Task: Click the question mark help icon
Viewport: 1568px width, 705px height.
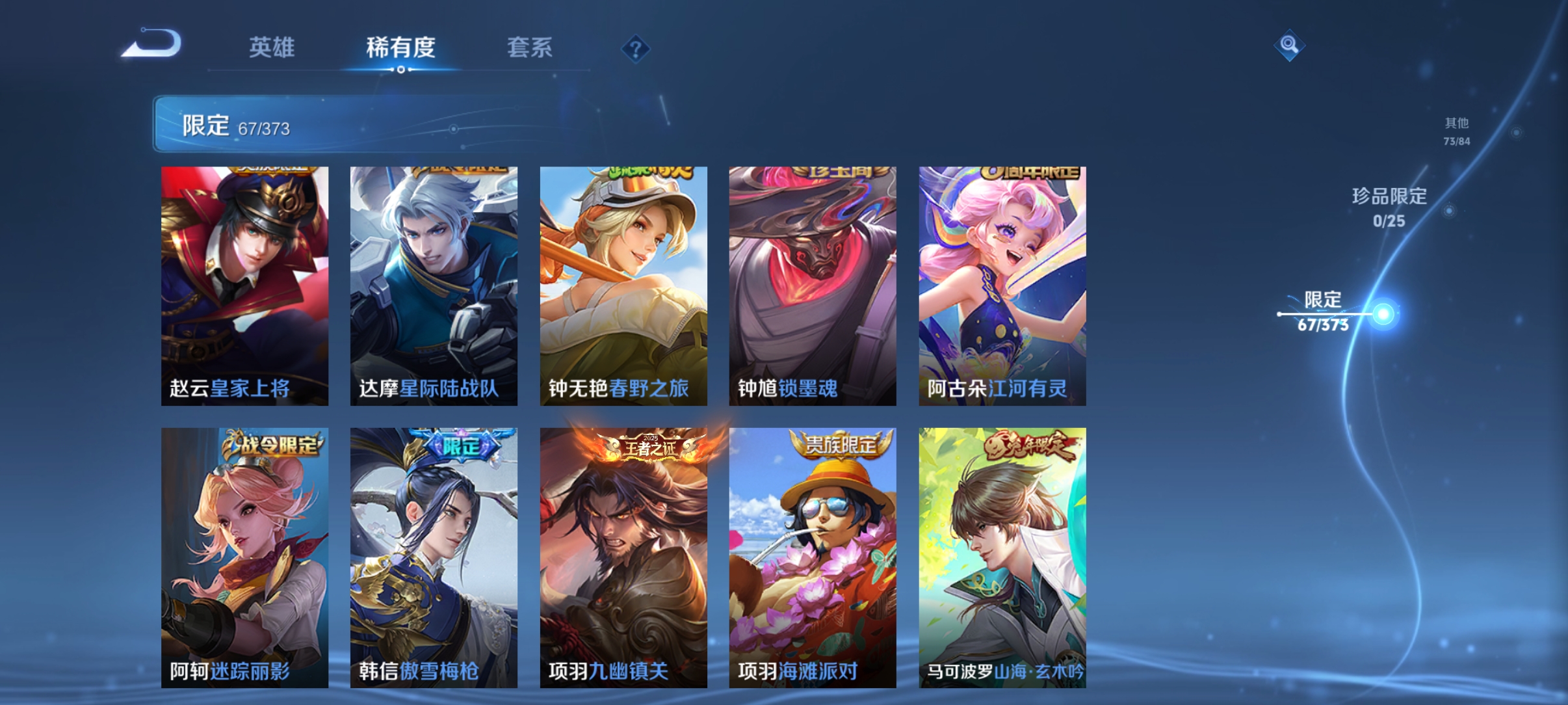Action: tap(635, 49)
